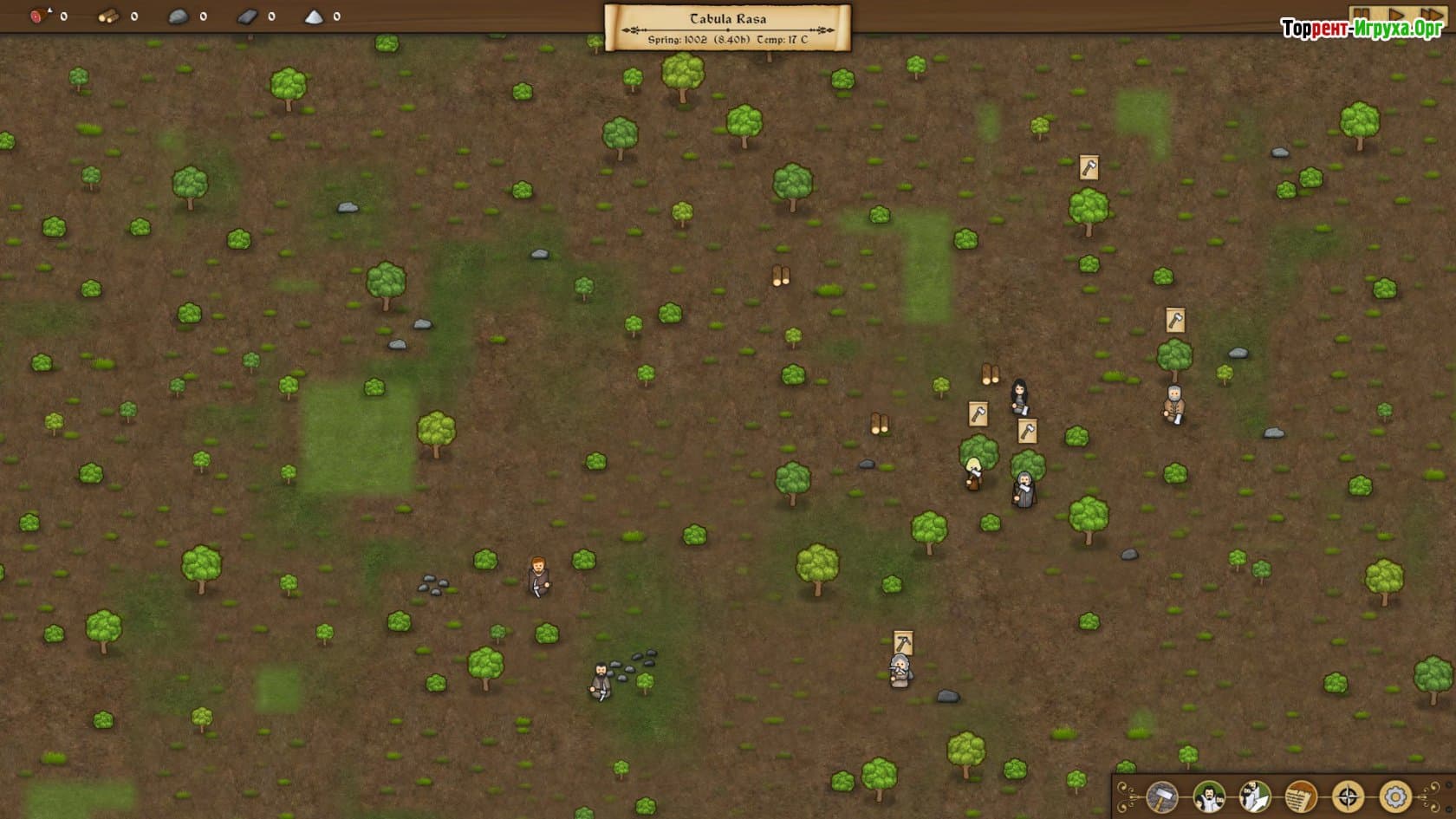Set game to normal play speed
The height and width of the screenshot is (819, 1456).
pyautogui.click(x=1396, y=15)
